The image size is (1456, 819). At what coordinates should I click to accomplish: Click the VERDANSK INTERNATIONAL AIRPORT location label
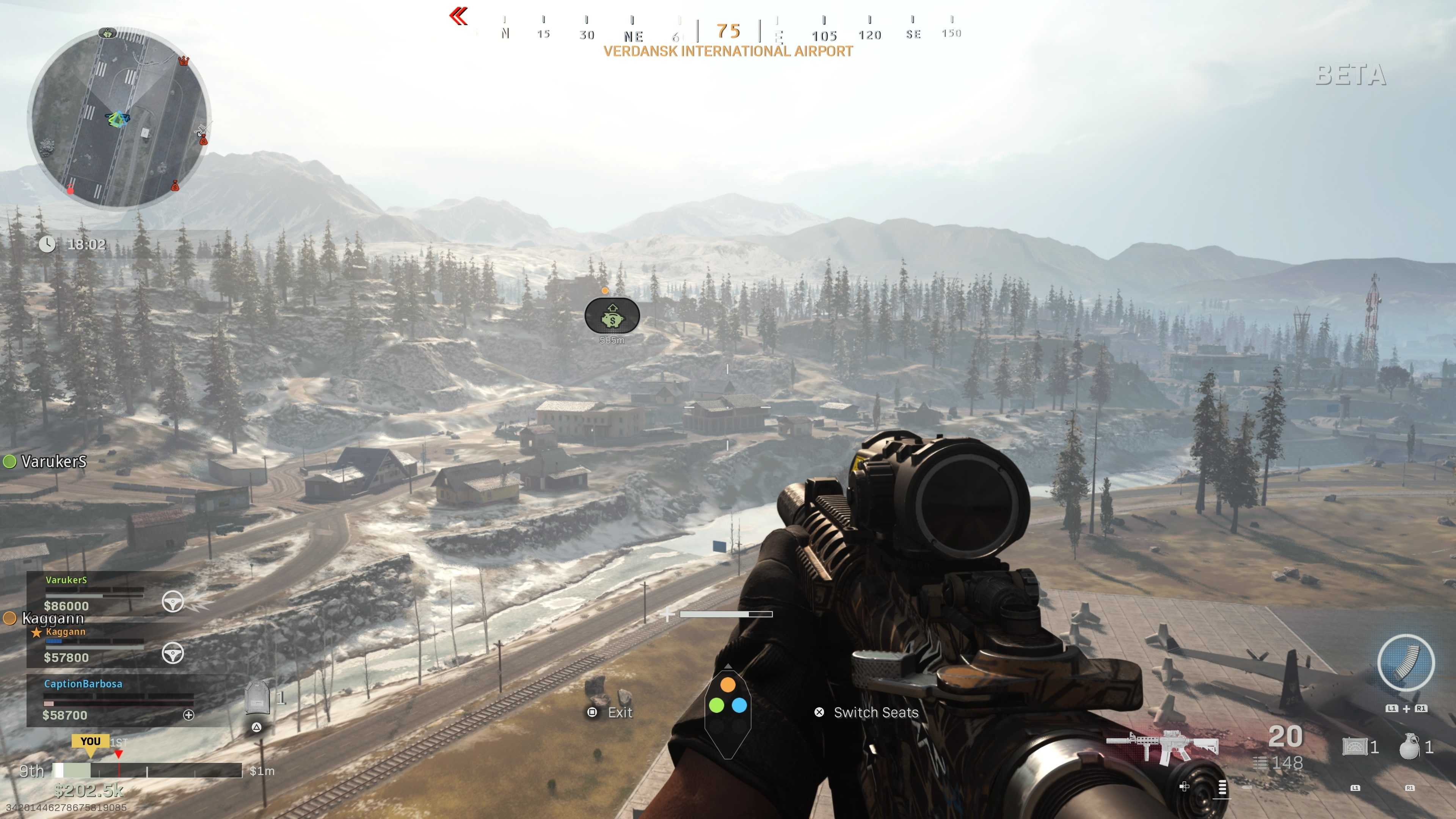point(727,51)
